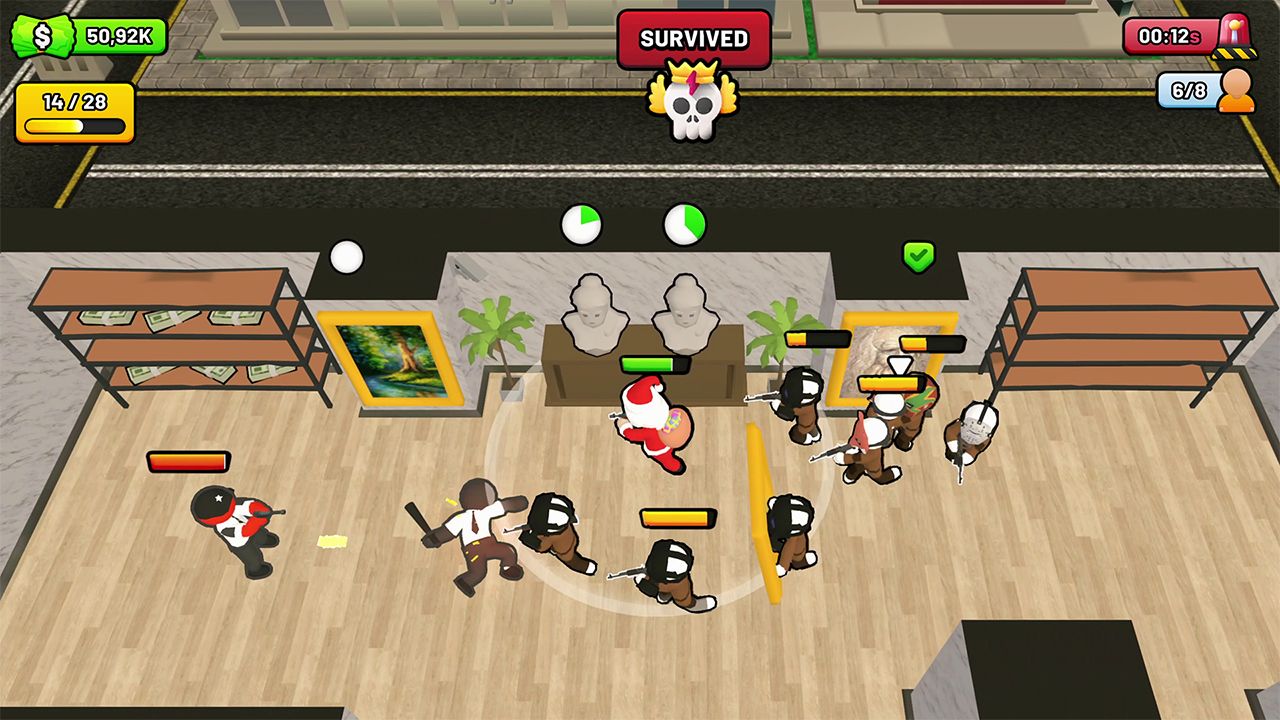Click the left green pie-chart timer

pos(582,224)
